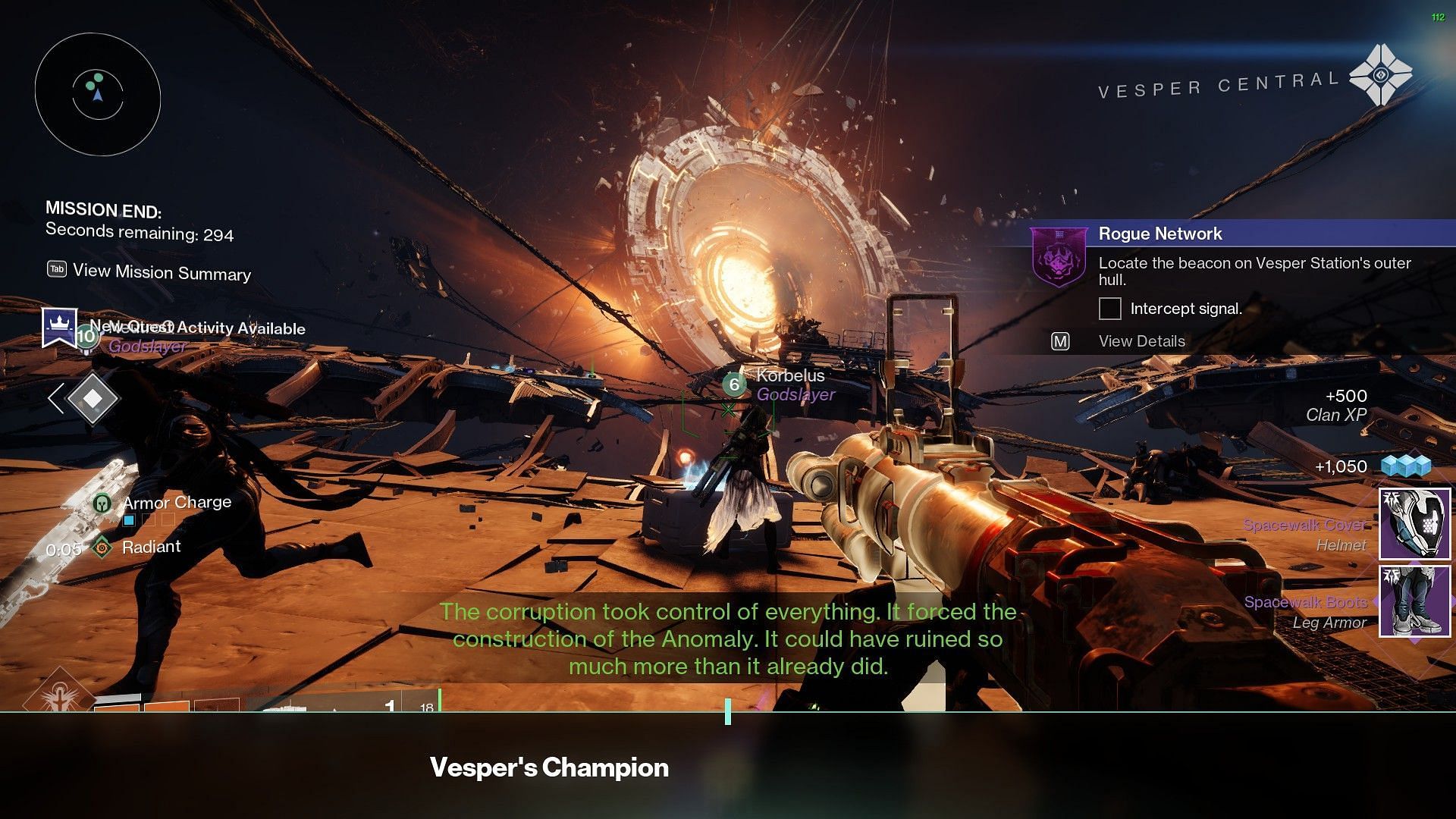
Task: Click the circular radar minimap
Action: [97, 94]
